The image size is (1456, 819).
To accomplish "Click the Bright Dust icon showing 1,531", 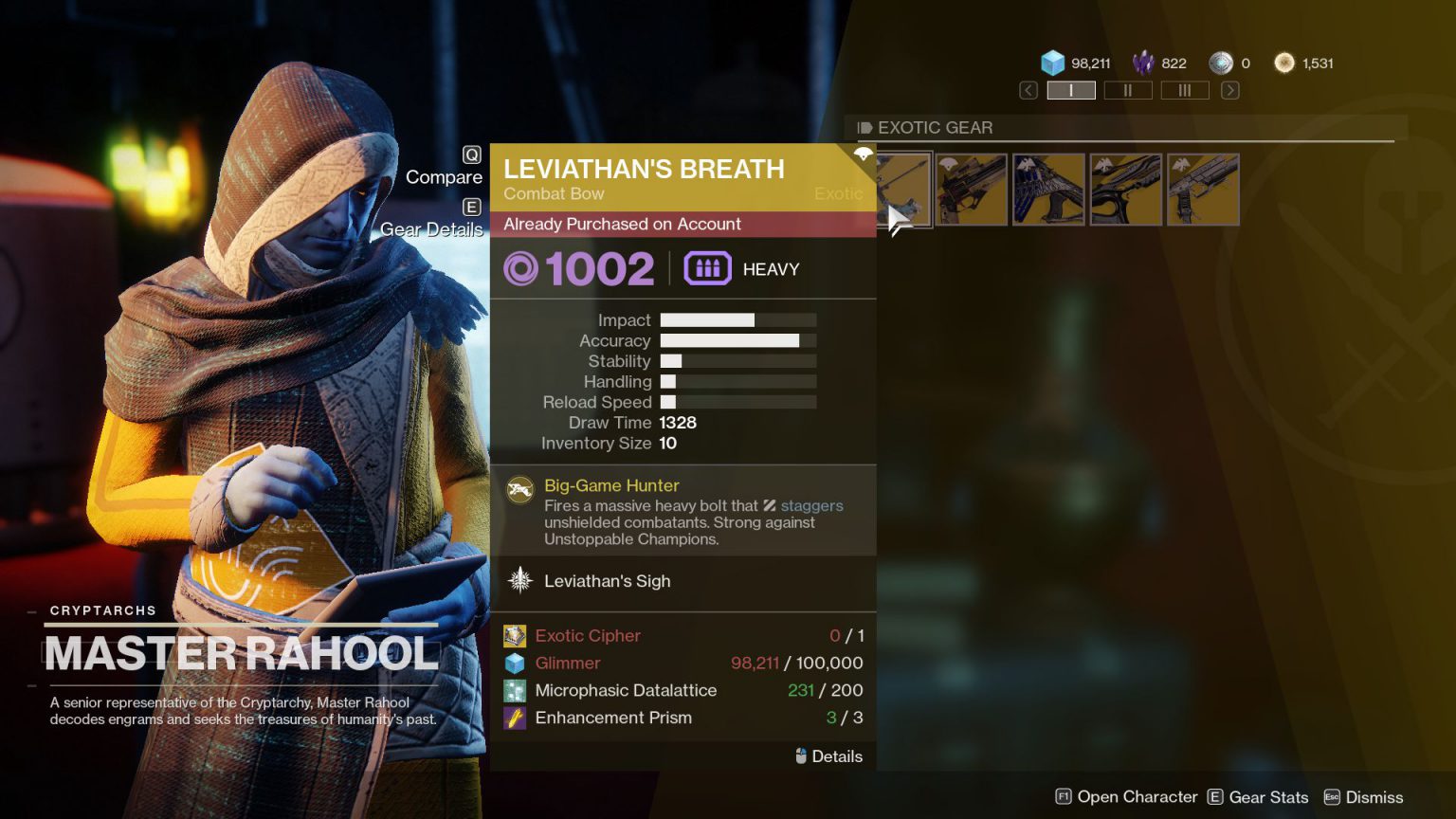I will click(1284, 63).
